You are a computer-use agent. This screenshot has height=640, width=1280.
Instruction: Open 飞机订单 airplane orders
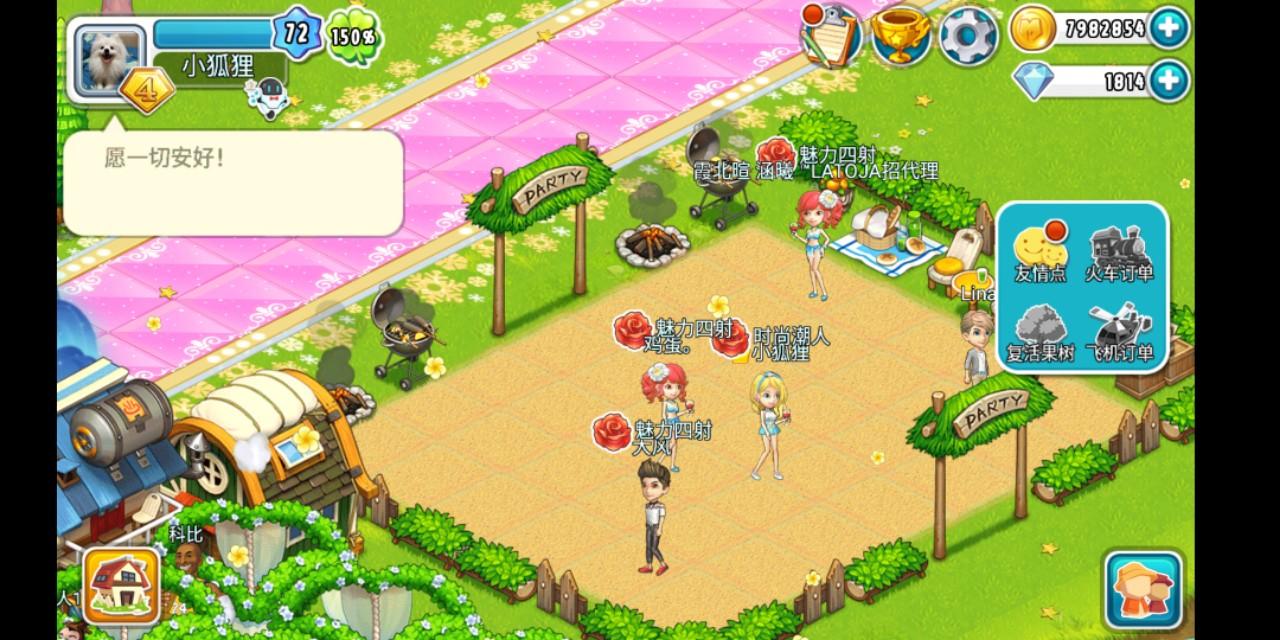(x=1119, y=333)
